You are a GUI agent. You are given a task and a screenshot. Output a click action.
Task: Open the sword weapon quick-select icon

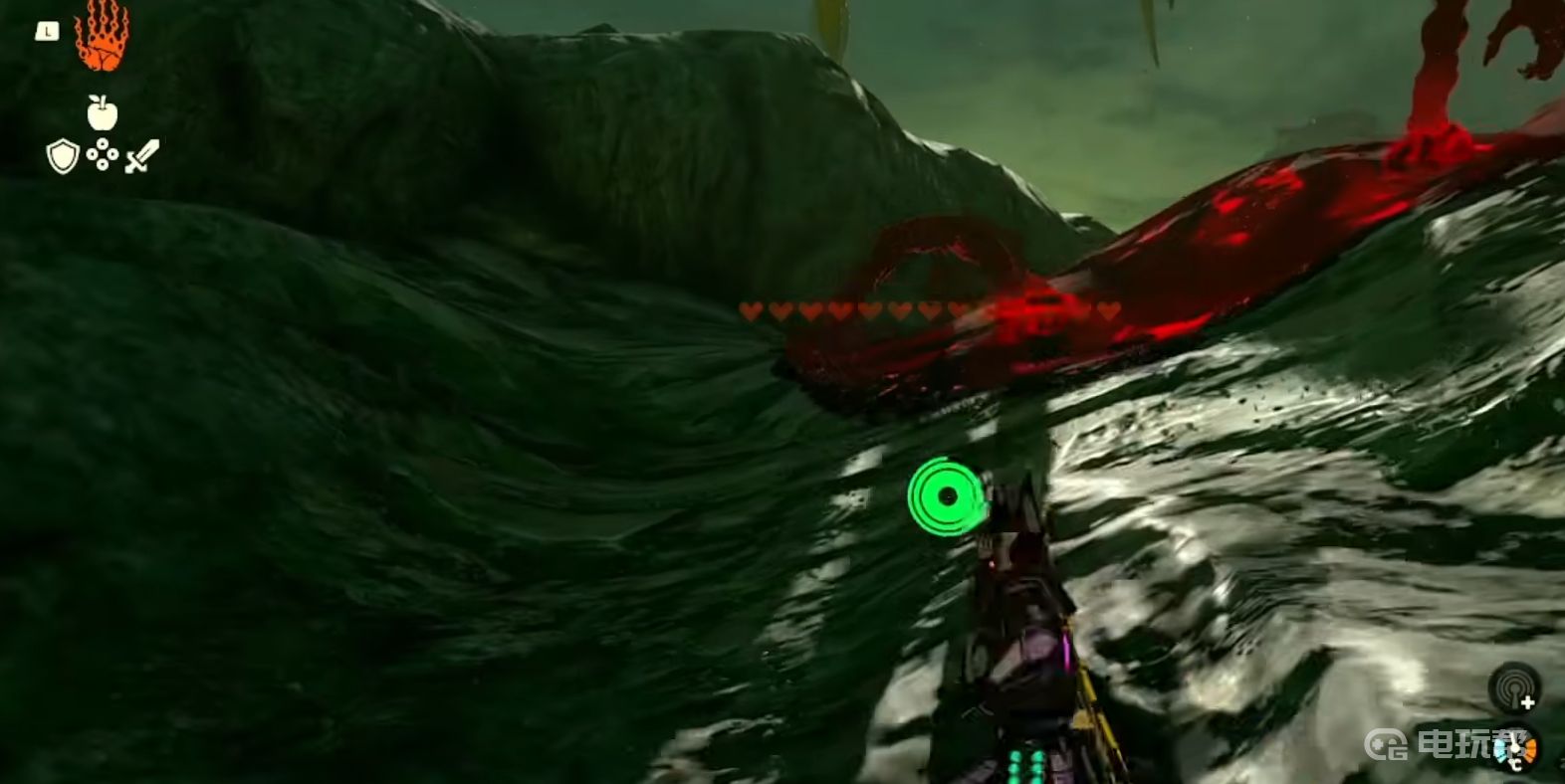(x=142, y=156)
